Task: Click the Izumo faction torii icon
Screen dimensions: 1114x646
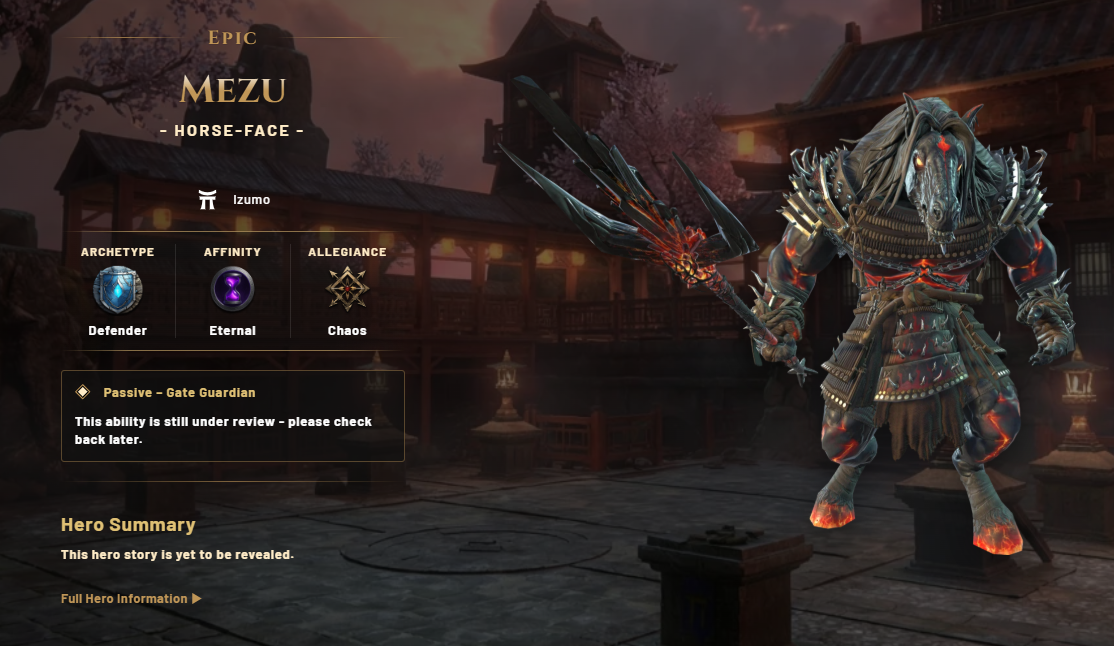Action: [208, 200]
